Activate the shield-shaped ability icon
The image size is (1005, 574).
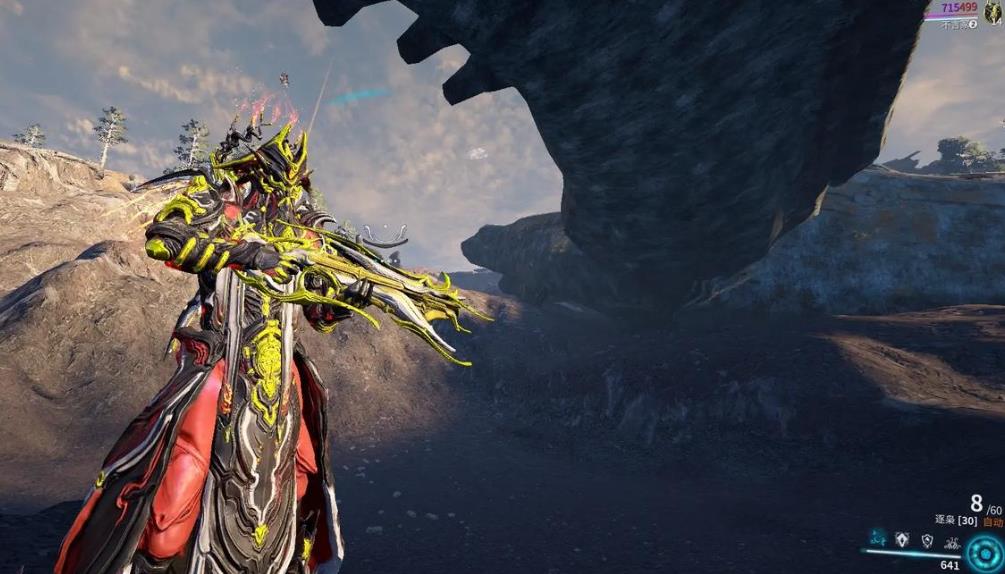coord(927,541)
